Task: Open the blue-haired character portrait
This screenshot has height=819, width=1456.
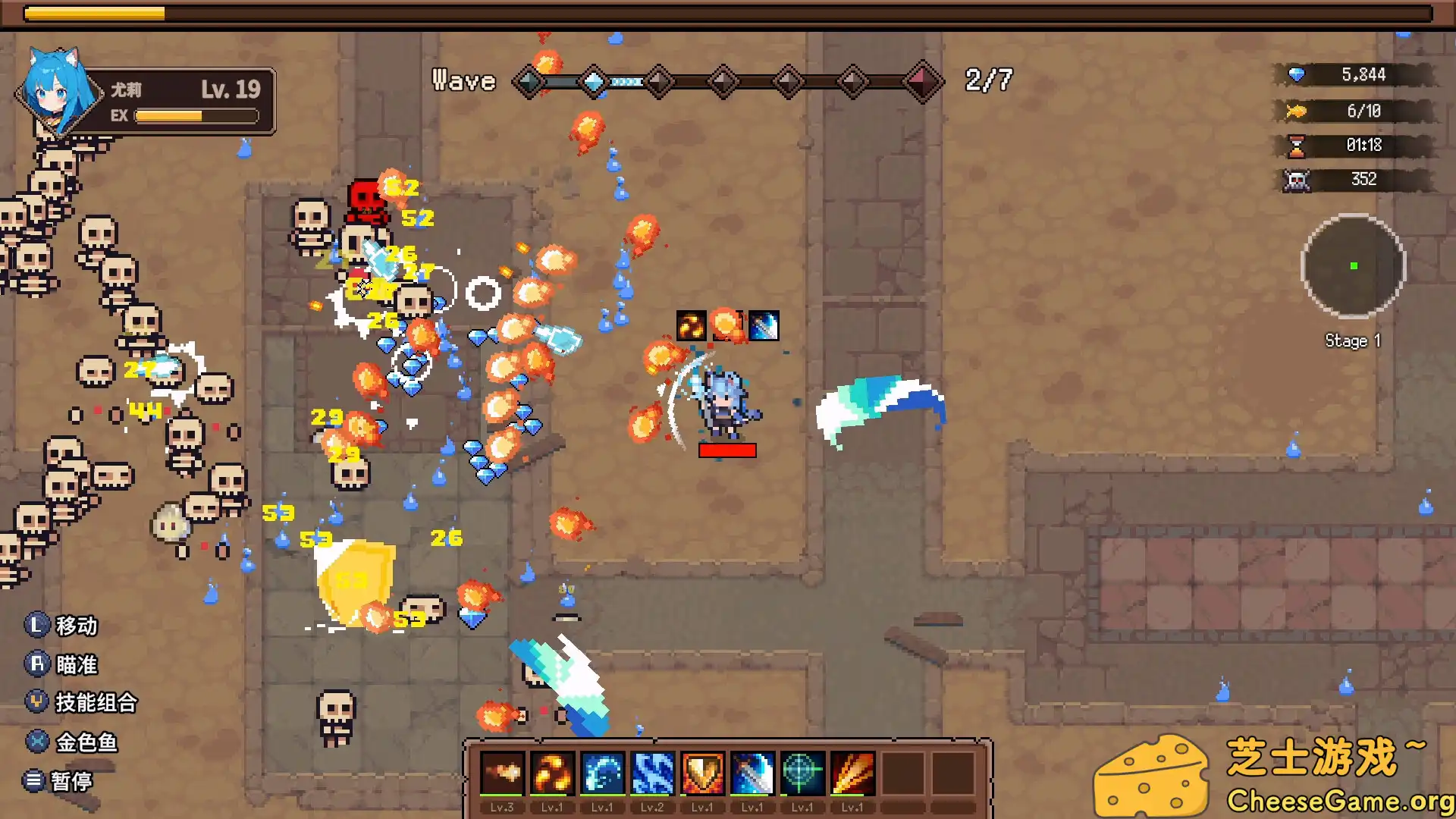Action: [x=55, y=93]
